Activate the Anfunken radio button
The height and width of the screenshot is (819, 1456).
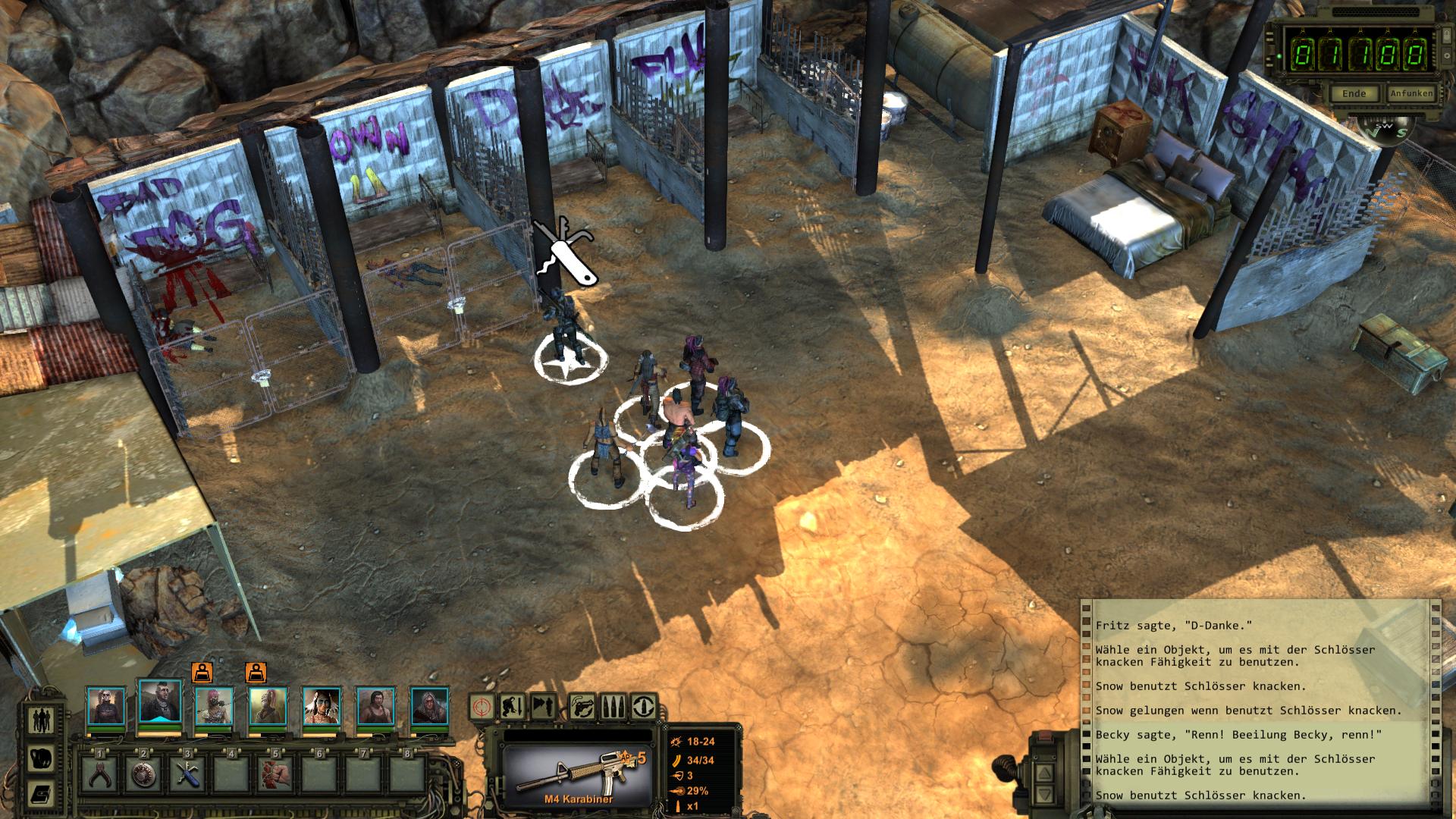tap(1411, 94)
